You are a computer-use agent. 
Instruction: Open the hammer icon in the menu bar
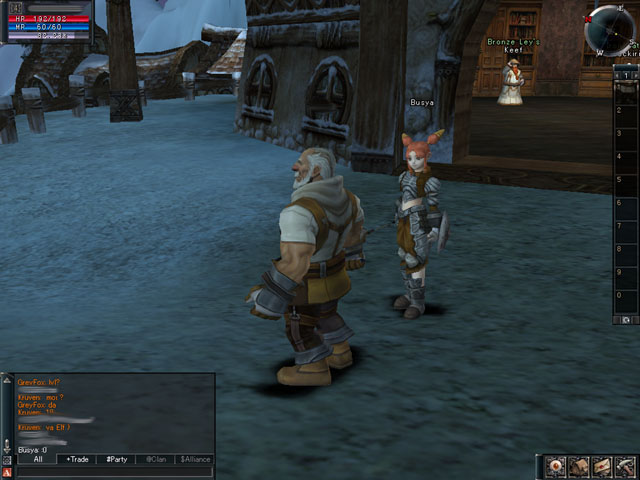(624, 466)
